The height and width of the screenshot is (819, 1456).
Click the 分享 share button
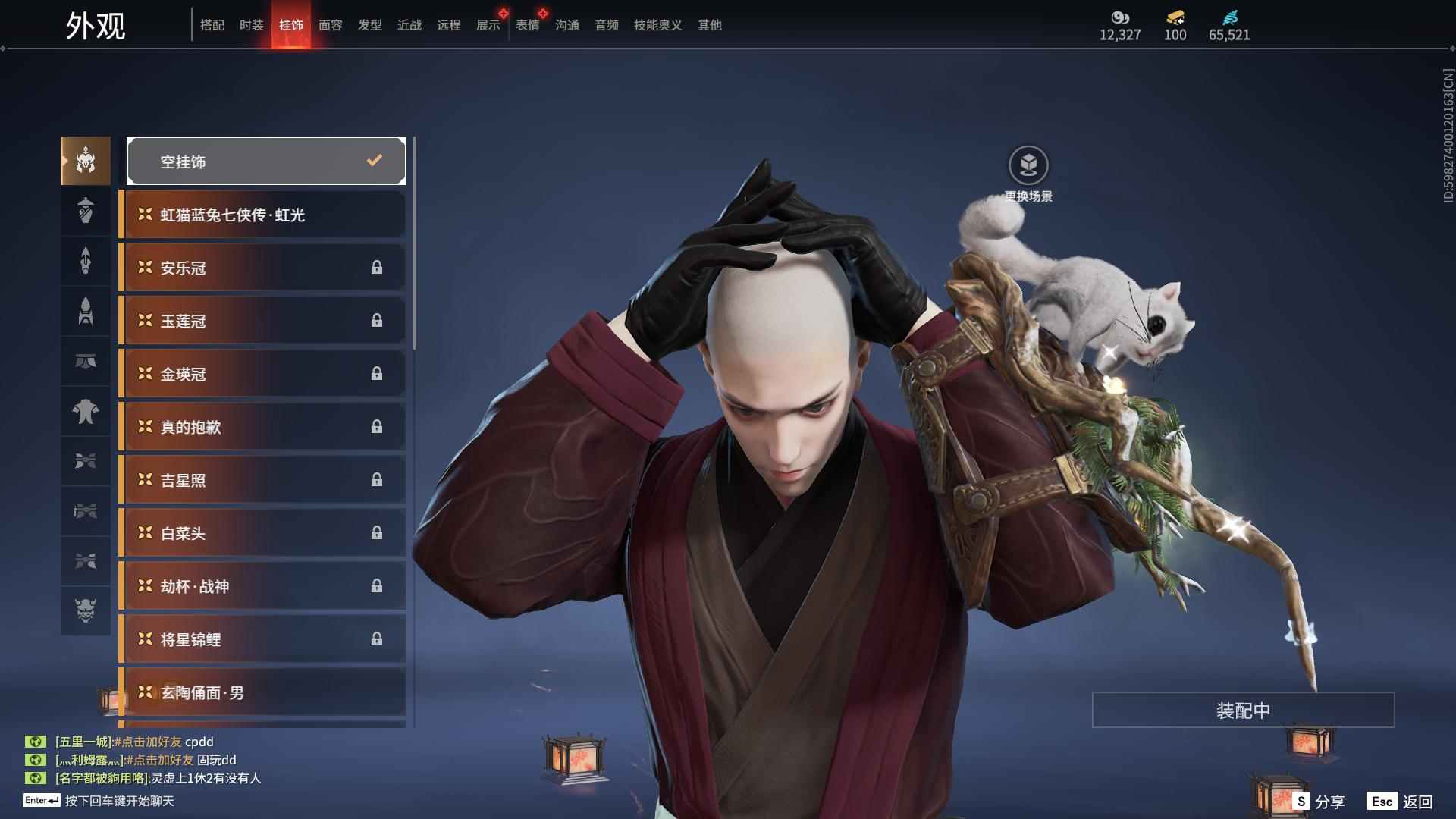[1319, 801]
